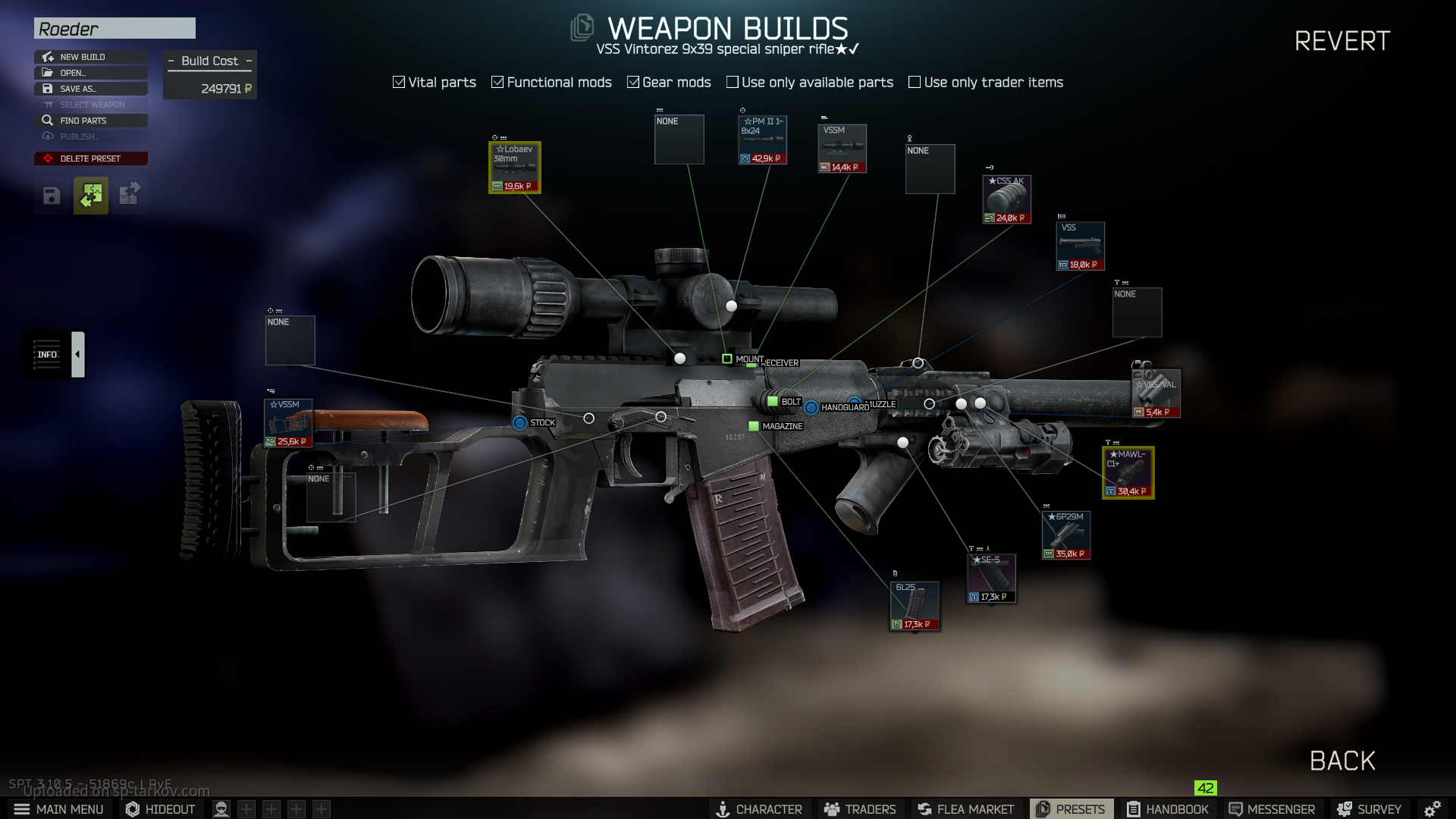Screen dimensions: 1456x819
Task: Uncheck the Gear mods filter
Action: point(633,82)
